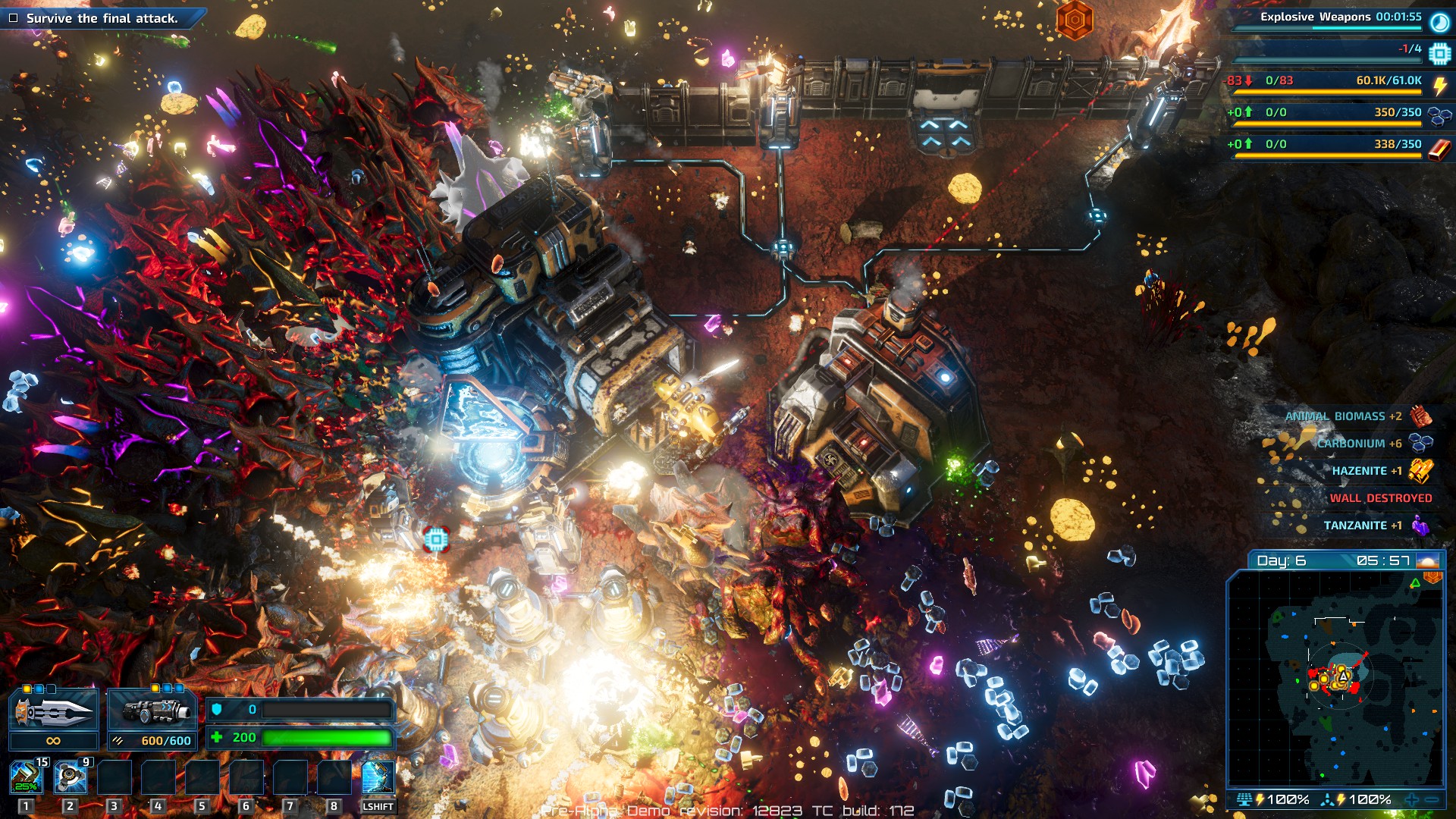Use the repair item in hotbar slot 1
1456x819 pixels.
pyautogui.click(x=27, y=777)
